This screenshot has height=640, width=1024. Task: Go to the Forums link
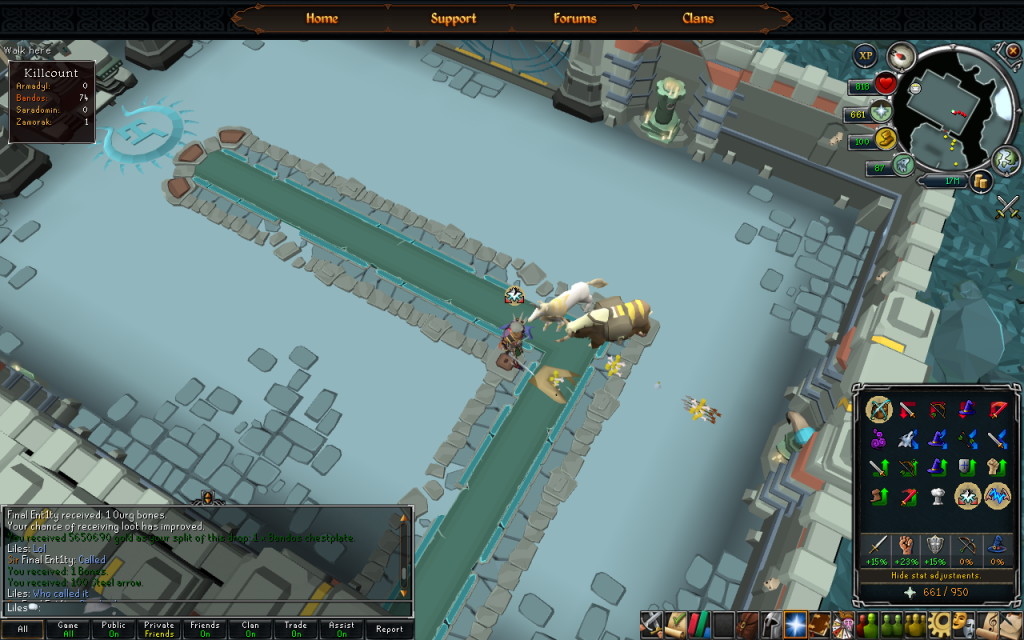(575, 18)
